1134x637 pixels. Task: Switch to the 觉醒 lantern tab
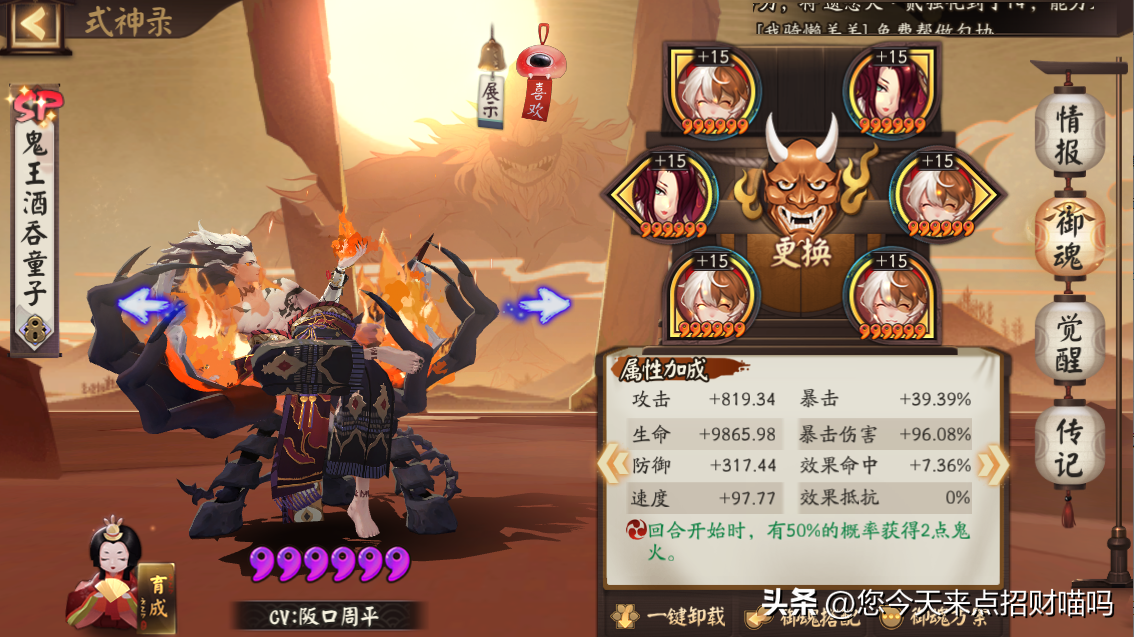1069,340
